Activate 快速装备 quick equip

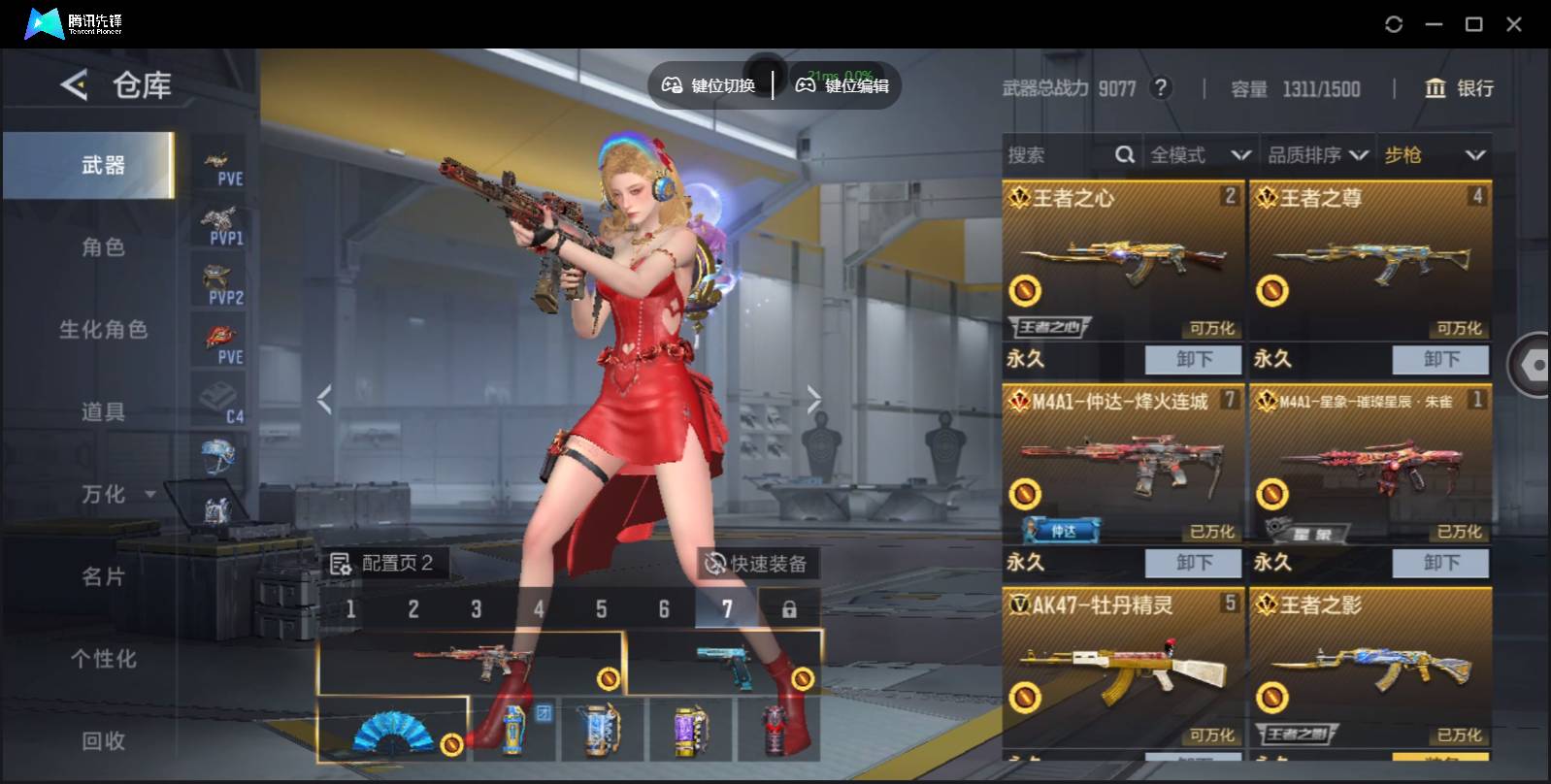(x=757, y=564)
